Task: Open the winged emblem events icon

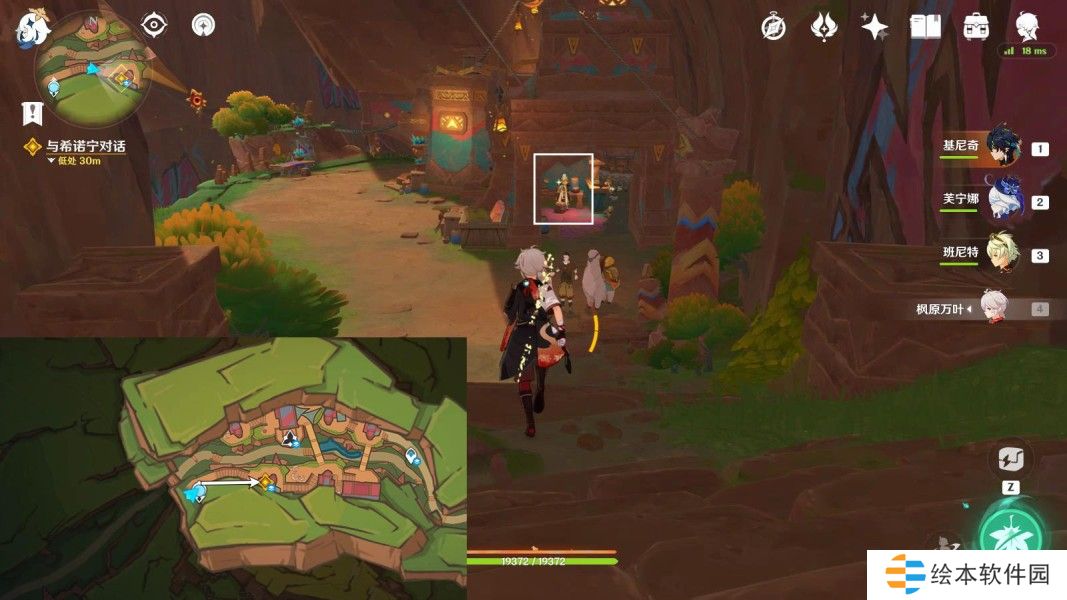Action: tap(824, 27)
